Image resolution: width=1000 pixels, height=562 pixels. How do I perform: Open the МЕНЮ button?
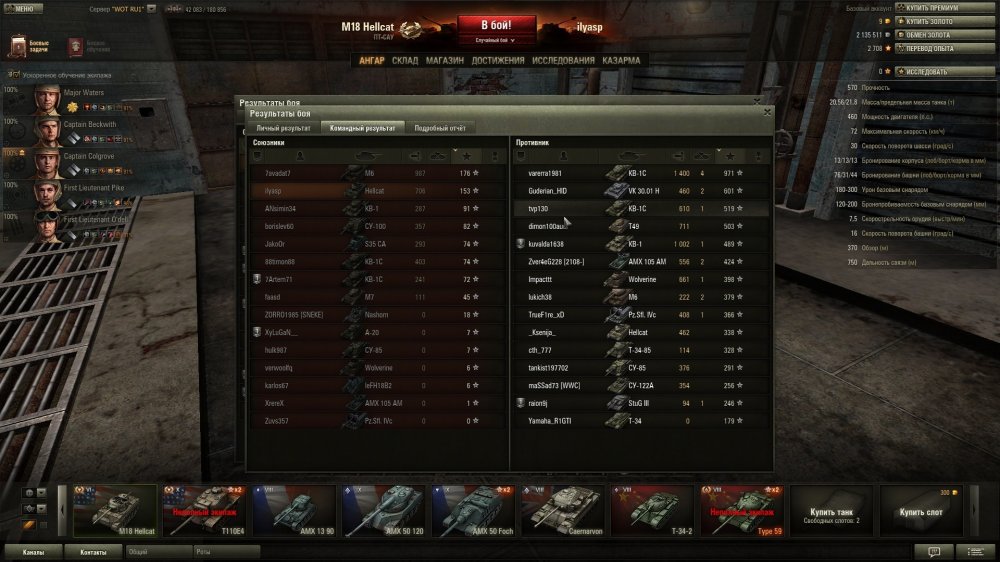click(x=22, y=8)
